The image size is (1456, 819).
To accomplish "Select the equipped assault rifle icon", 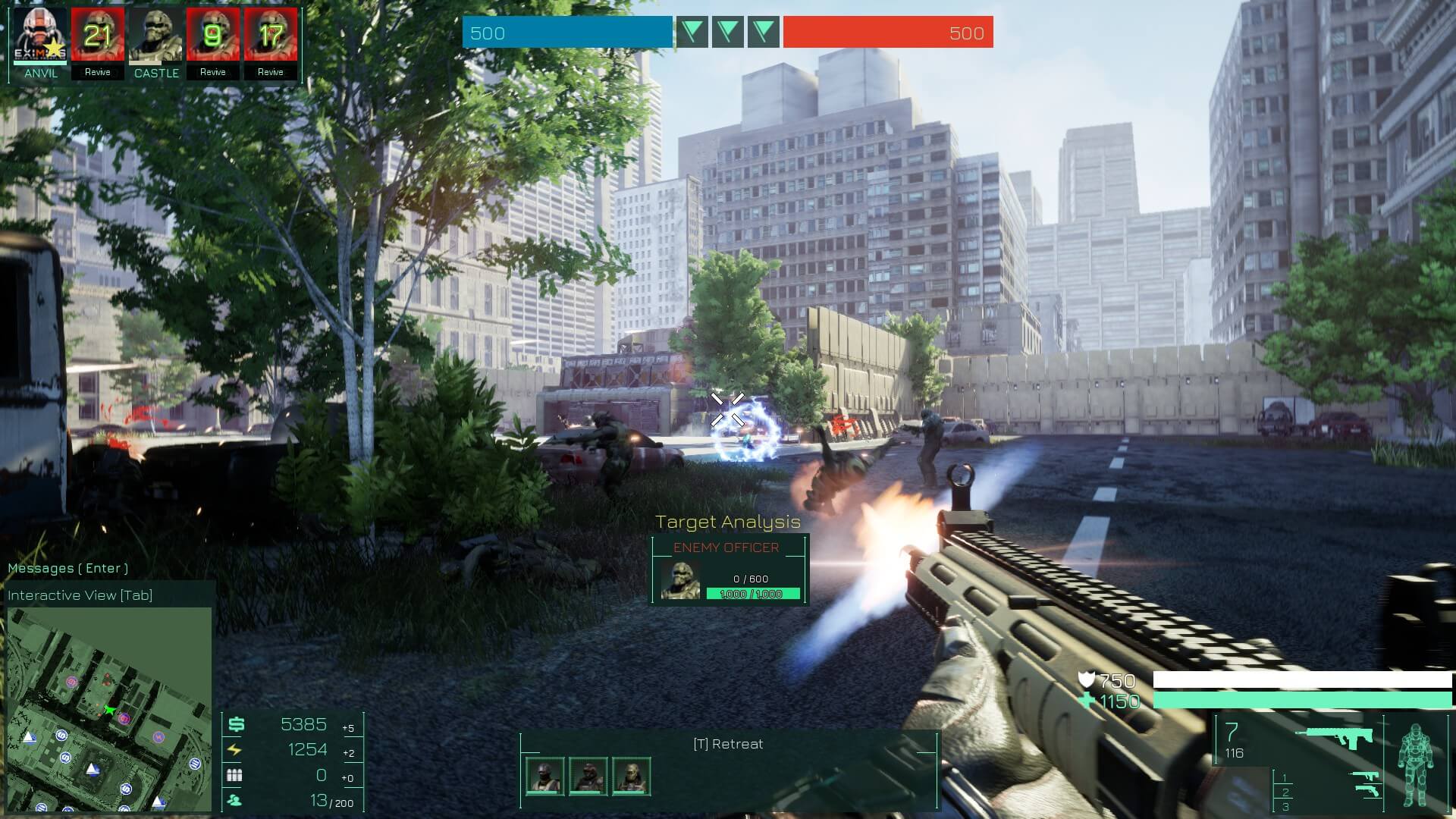I will (1333, 737).
